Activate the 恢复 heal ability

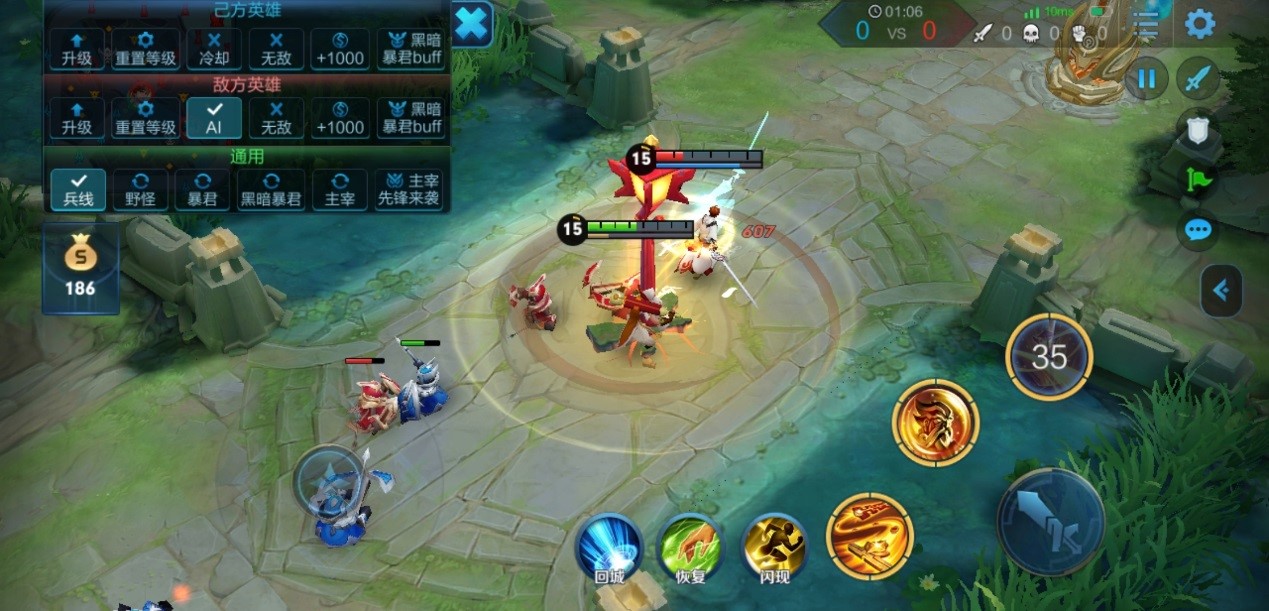pyautogui.click(x=690, y=550)
